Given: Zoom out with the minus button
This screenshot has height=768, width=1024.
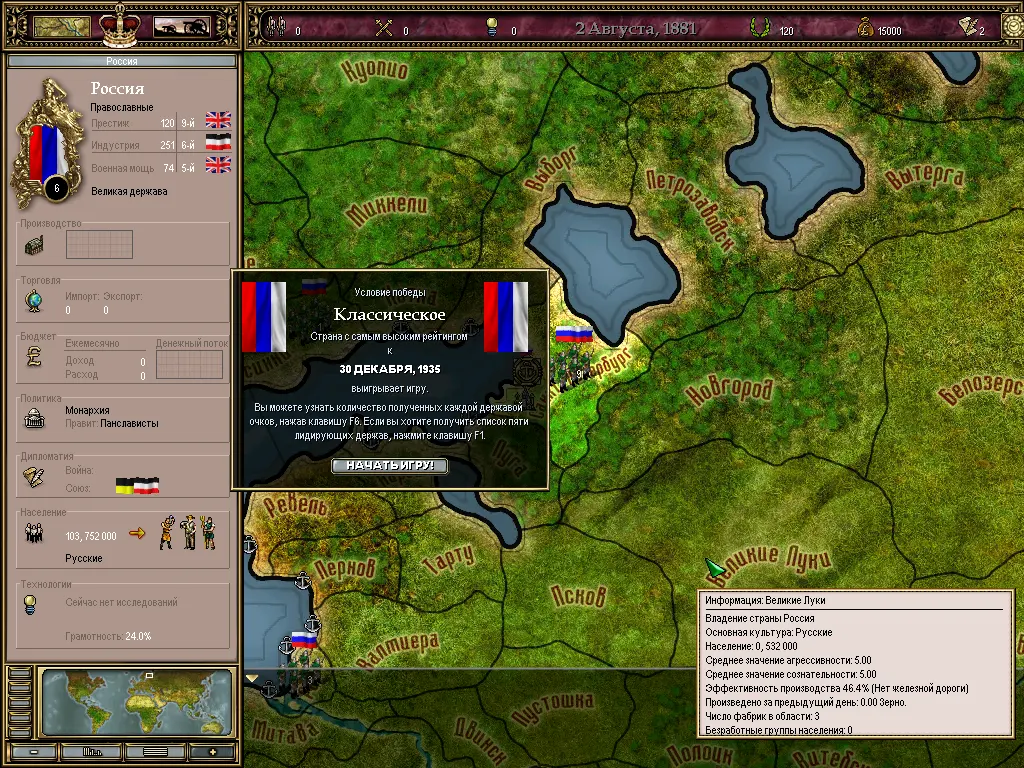Looking at the screenshot, I should [x=34, y=751].
